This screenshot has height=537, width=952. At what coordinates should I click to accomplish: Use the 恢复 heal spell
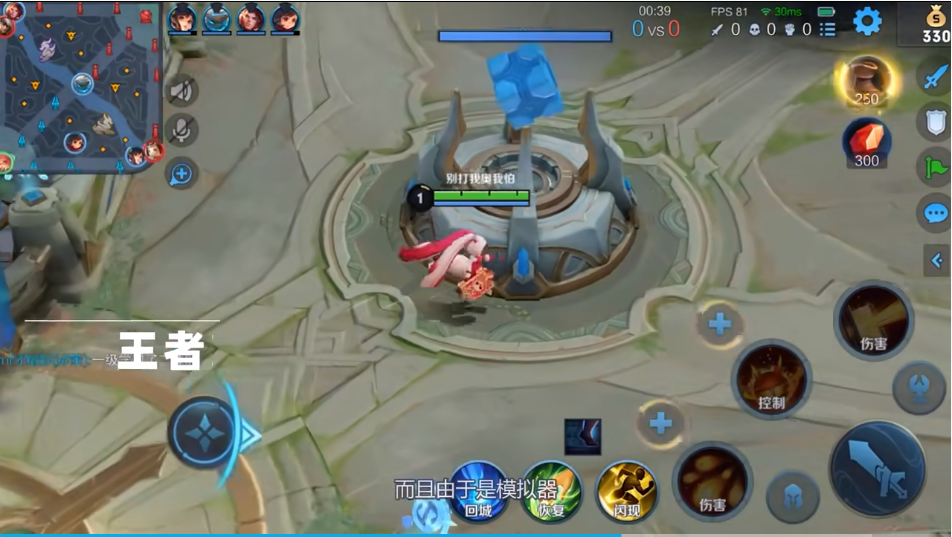point(552,489)
